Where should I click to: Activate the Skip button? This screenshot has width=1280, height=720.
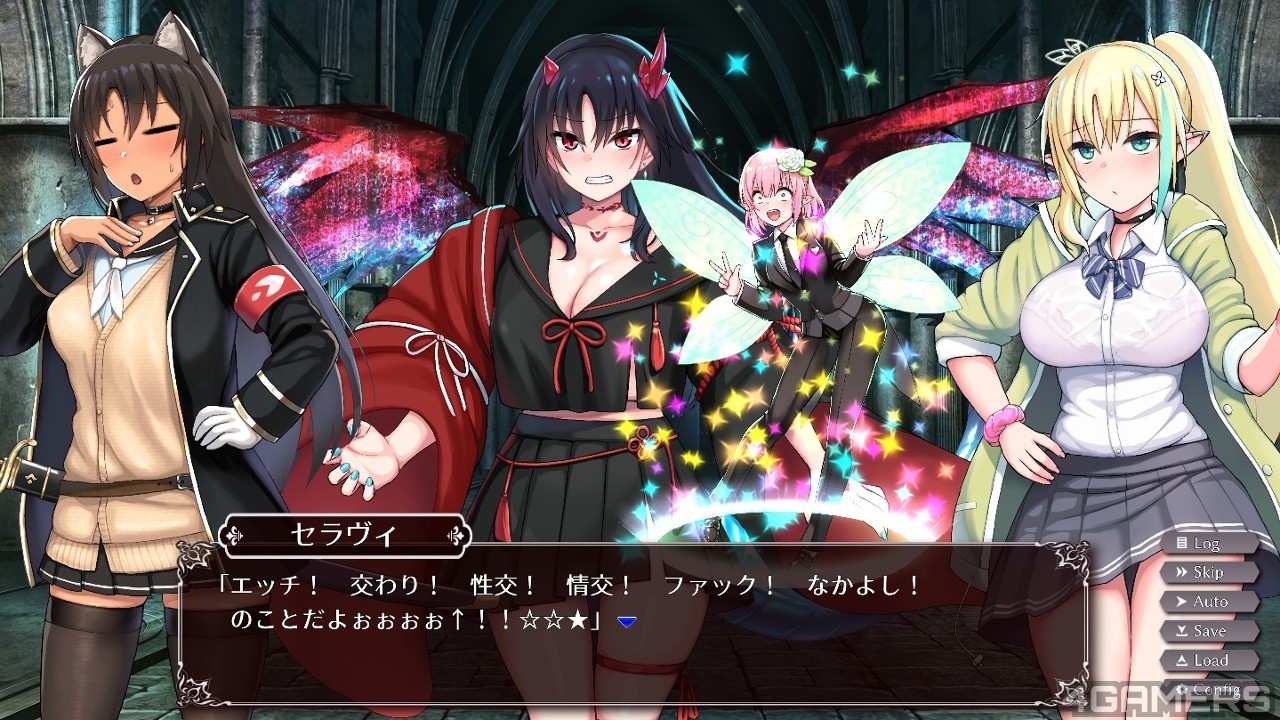1207,572
